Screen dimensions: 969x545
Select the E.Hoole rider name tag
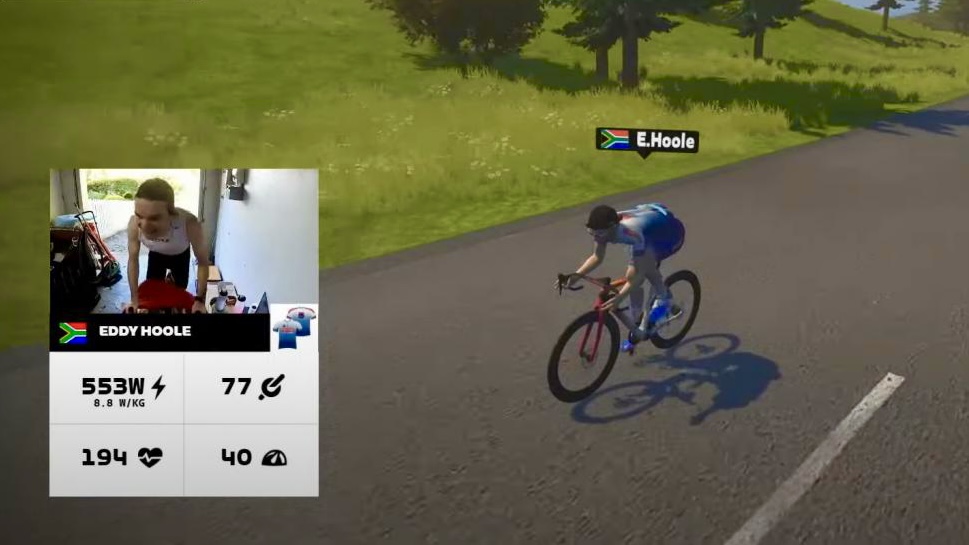click(x=647, y=140)
